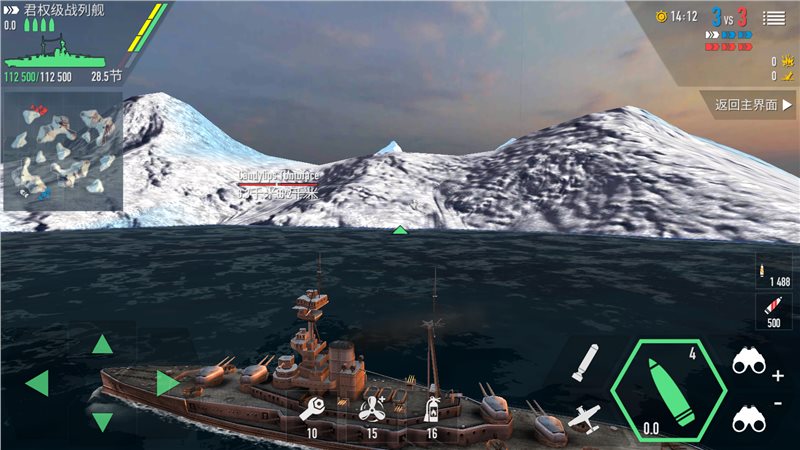800x450 pixels.
Task: Open the scoreboard list menu icon
Action: [x=774, y=17]
